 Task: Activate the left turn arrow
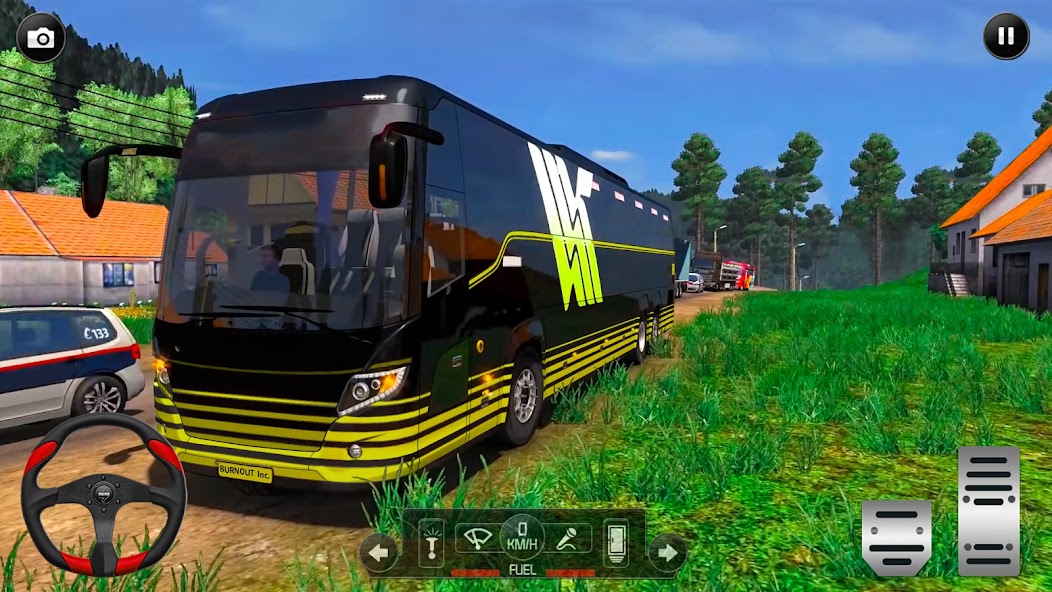coord(378,552)
